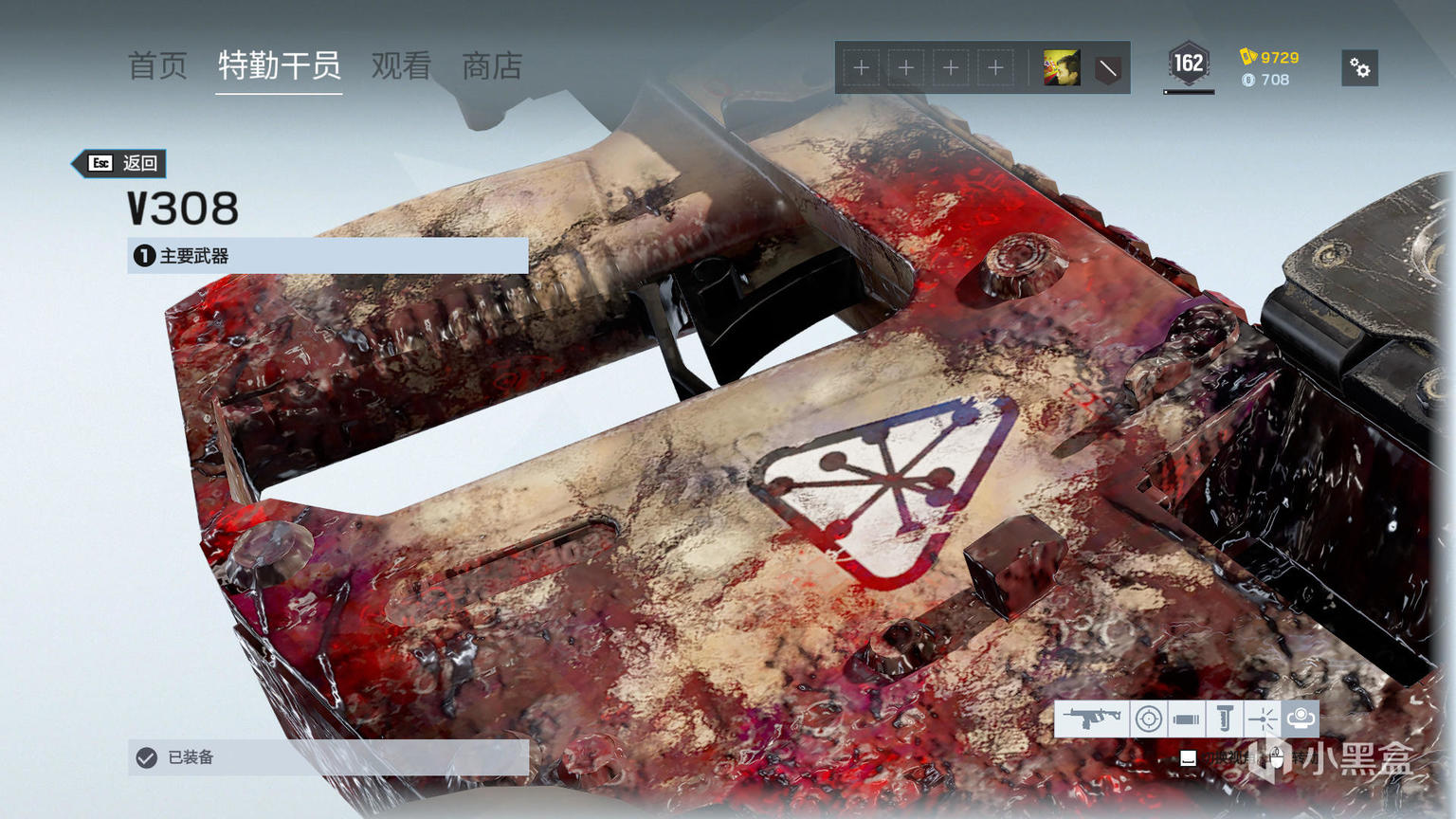Select the barrel attachment icon
The width and height of the screenshot is (1456, 819).
1186,719
